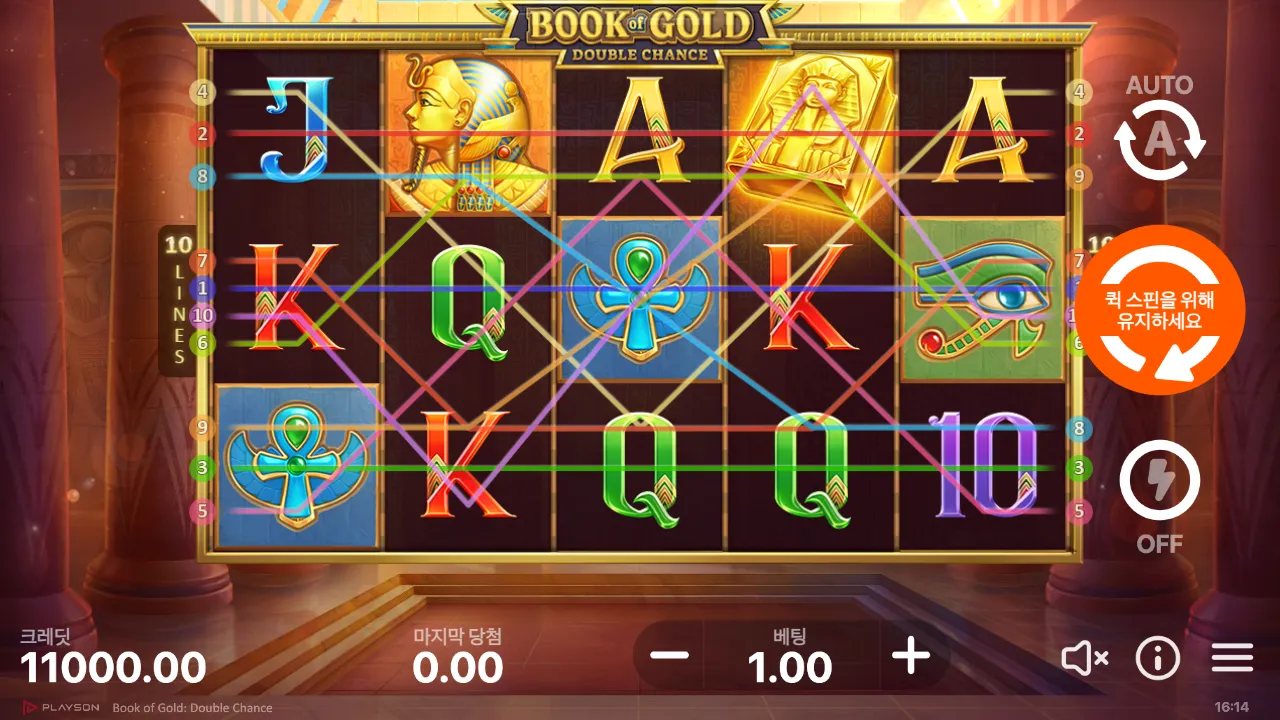
Task: Click the 베팅 amount showing 1.00
Action: tap(790, 665)
